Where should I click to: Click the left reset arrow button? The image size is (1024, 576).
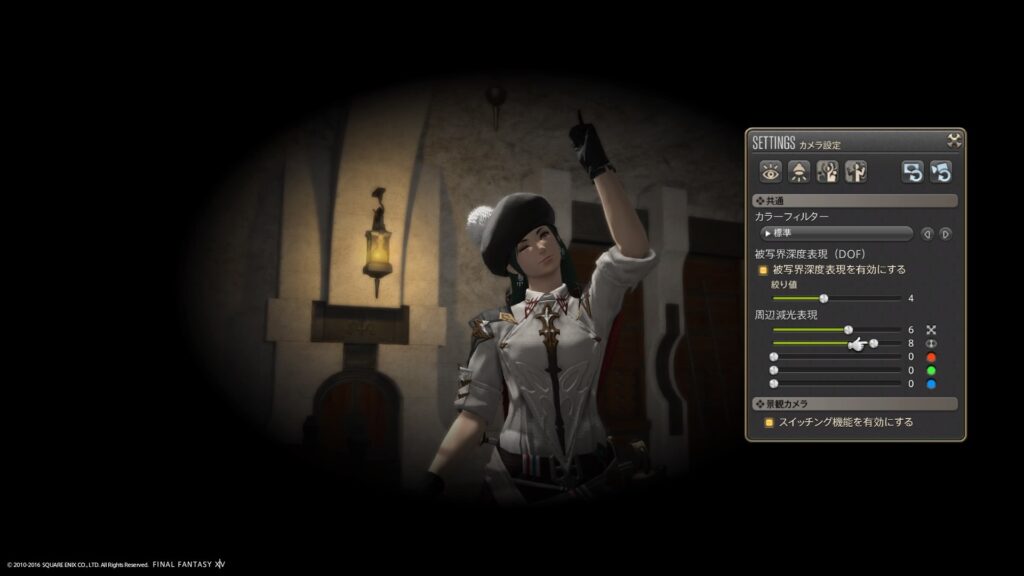[x=912, y=171]
